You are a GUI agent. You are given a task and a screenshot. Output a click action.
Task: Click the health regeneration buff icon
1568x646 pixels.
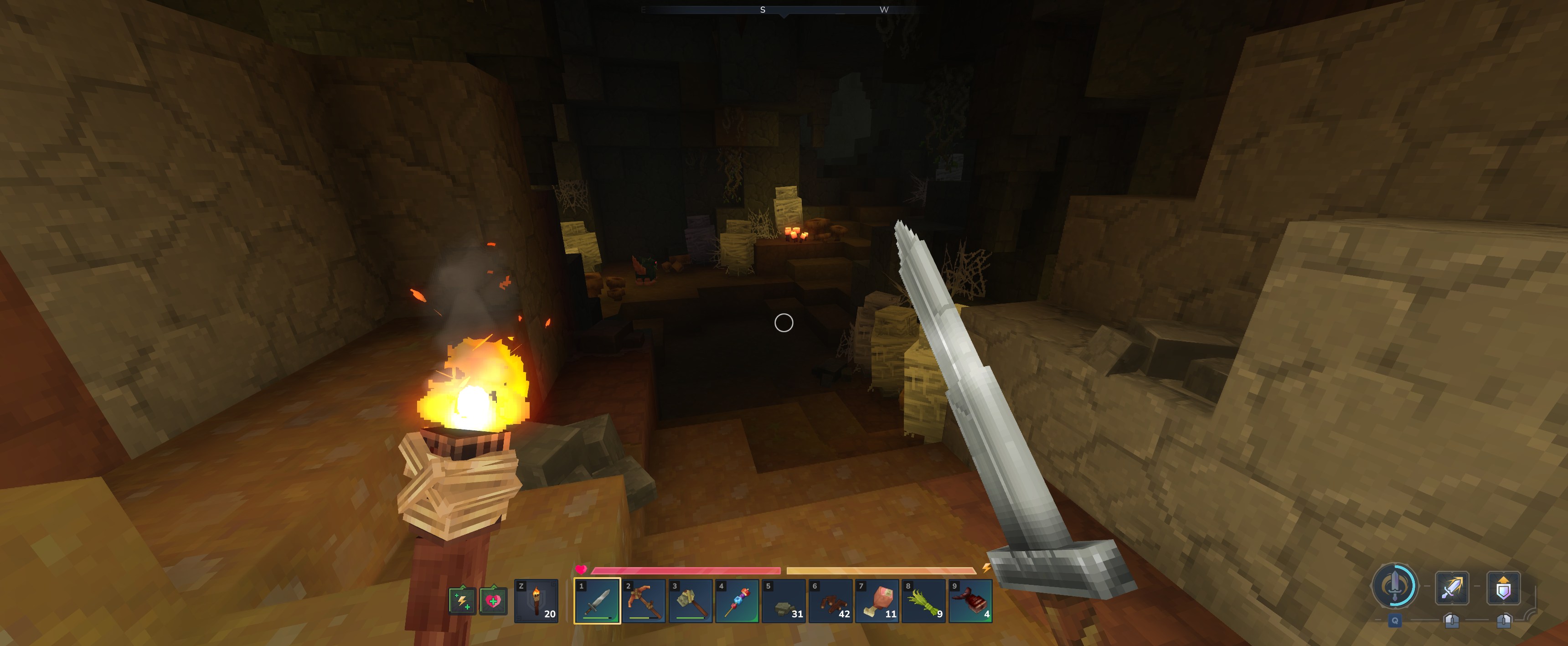coord(493,601)
